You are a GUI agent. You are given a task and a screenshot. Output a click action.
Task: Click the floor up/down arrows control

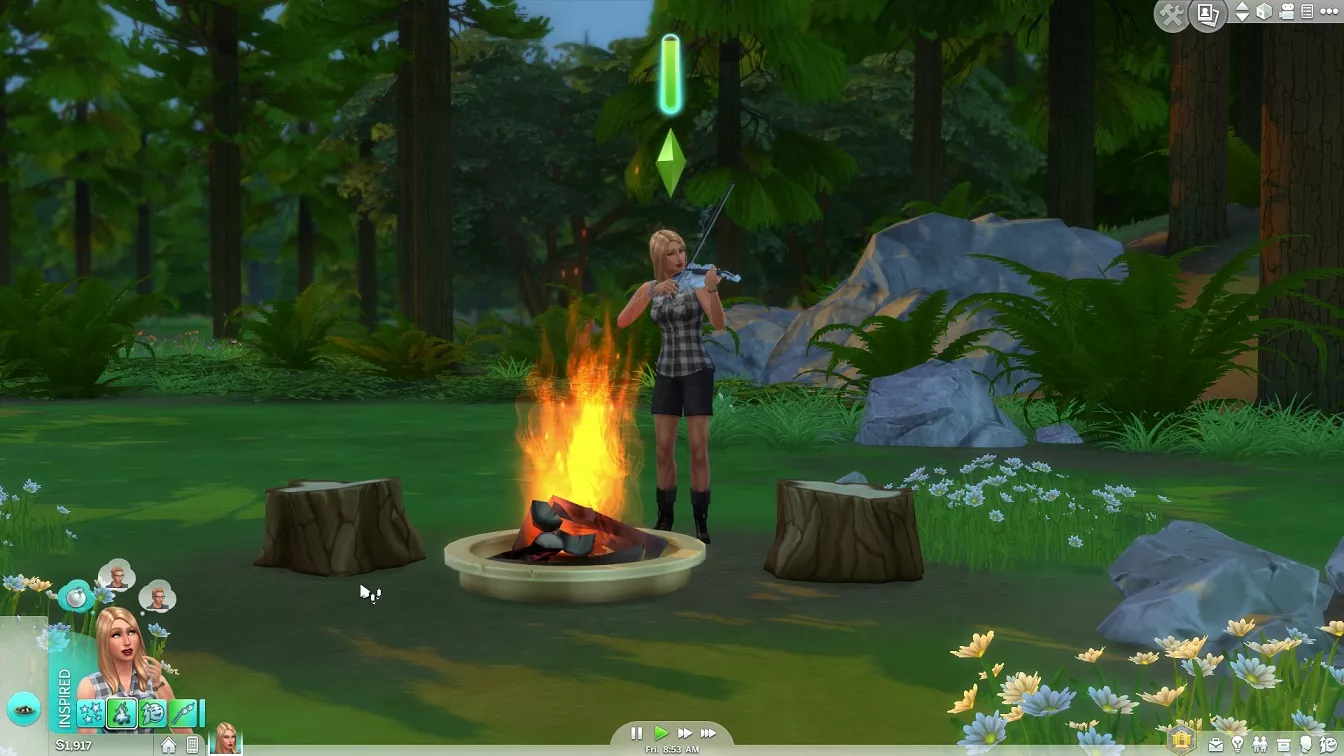pyautogui.click(x=1242, y=12)
